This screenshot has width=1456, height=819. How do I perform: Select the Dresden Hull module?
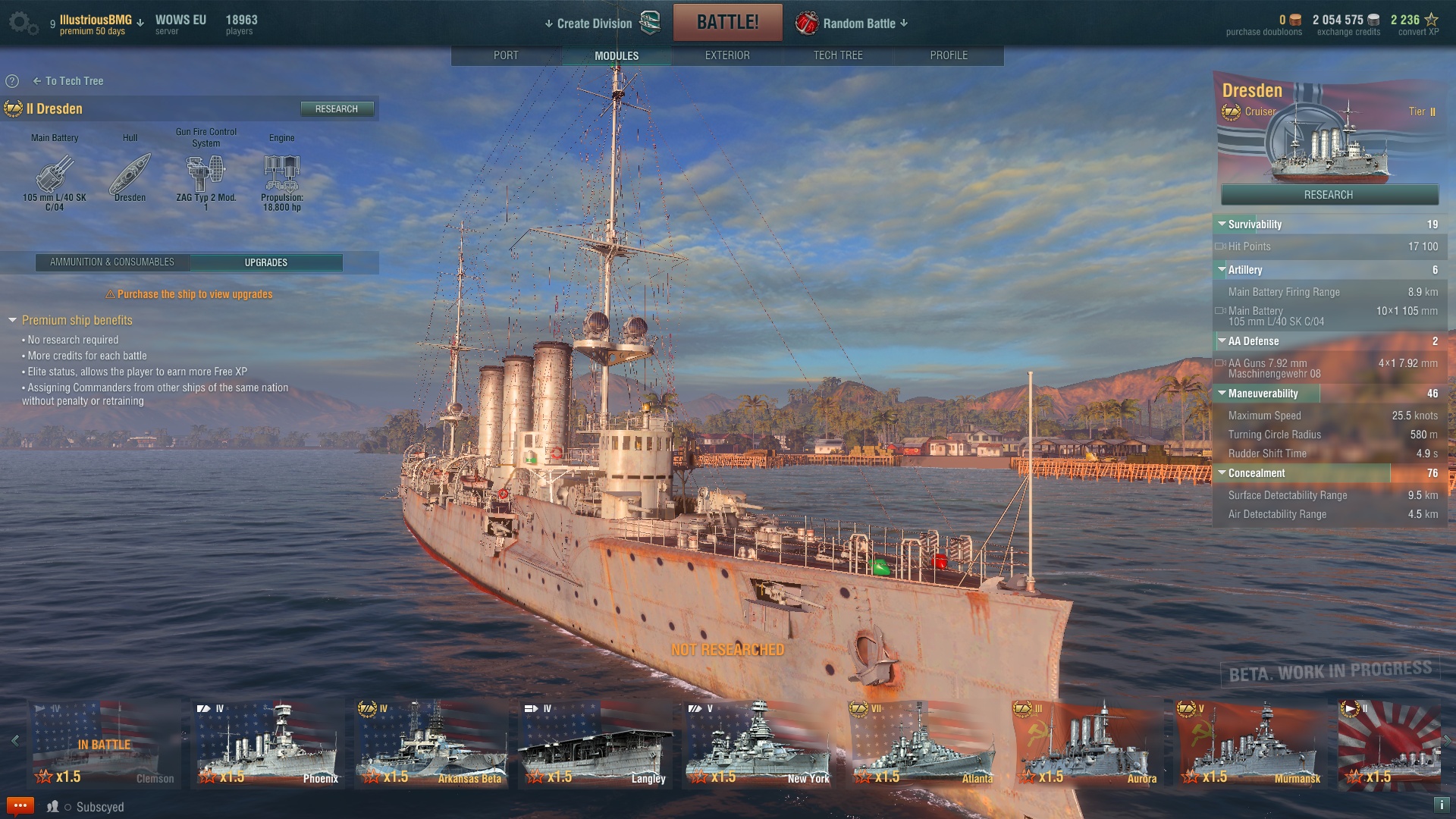tap(130, 175)
